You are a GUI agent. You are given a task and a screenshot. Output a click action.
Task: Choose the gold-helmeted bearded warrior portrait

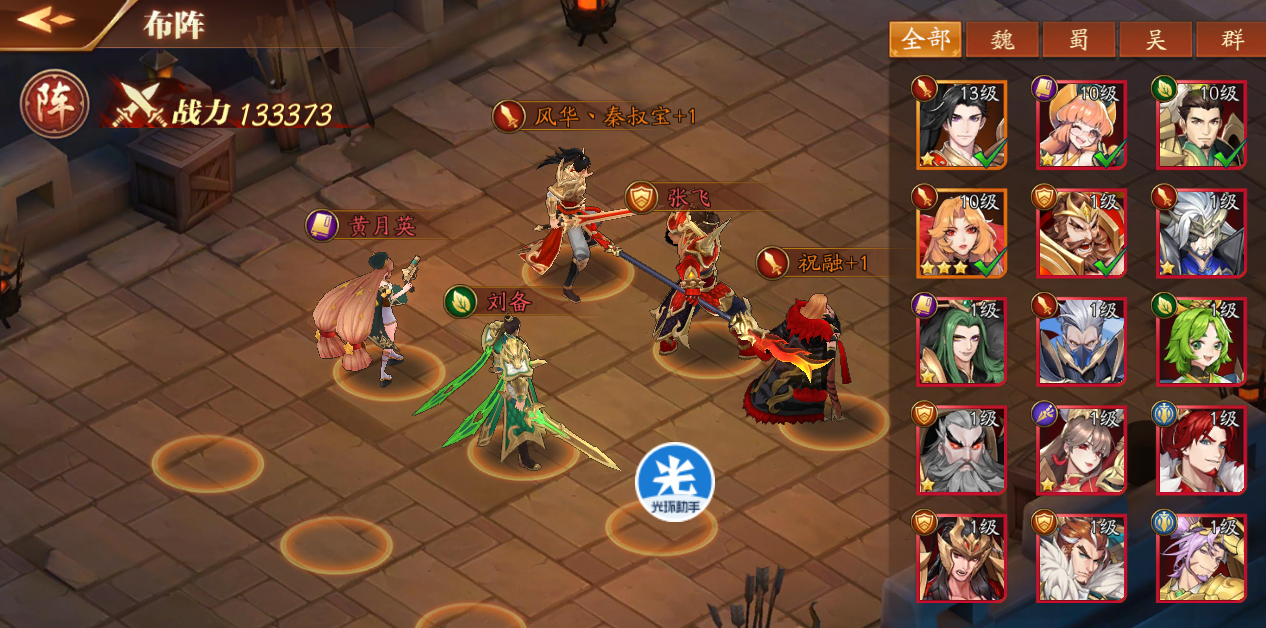[1082, 233]
